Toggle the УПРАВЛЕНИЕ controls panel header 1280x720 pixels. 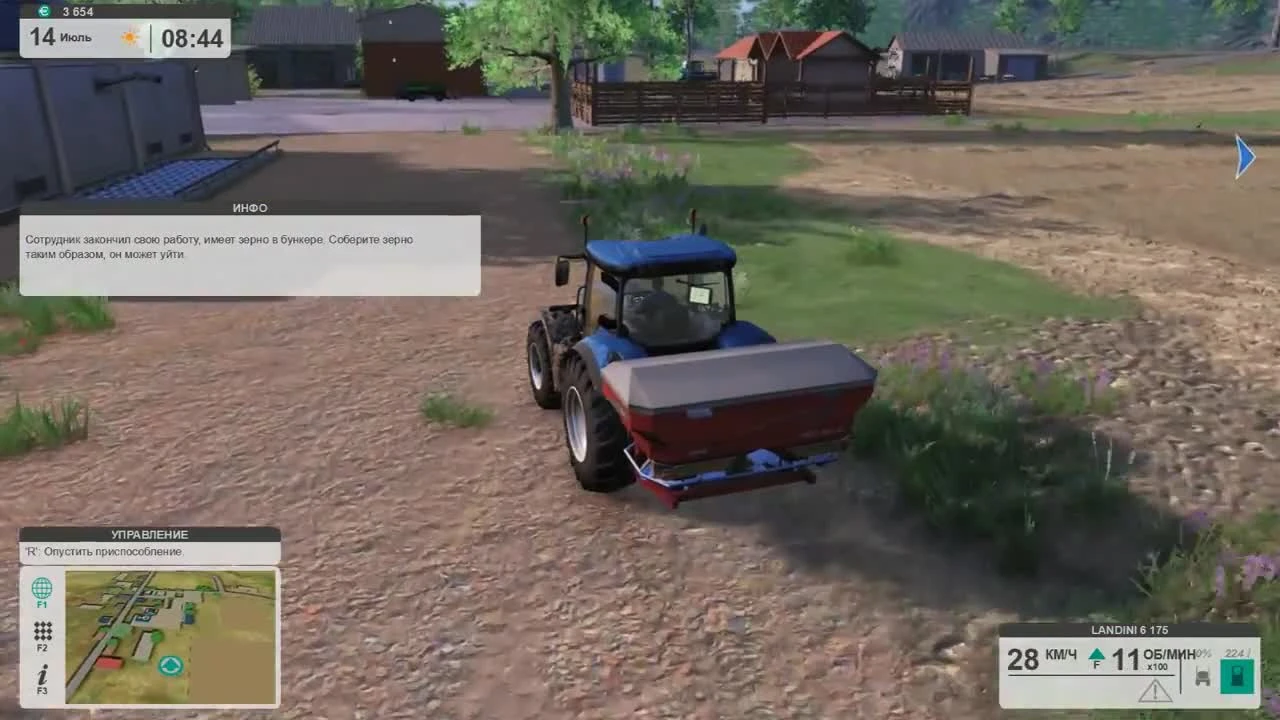(x=148, y=534)
